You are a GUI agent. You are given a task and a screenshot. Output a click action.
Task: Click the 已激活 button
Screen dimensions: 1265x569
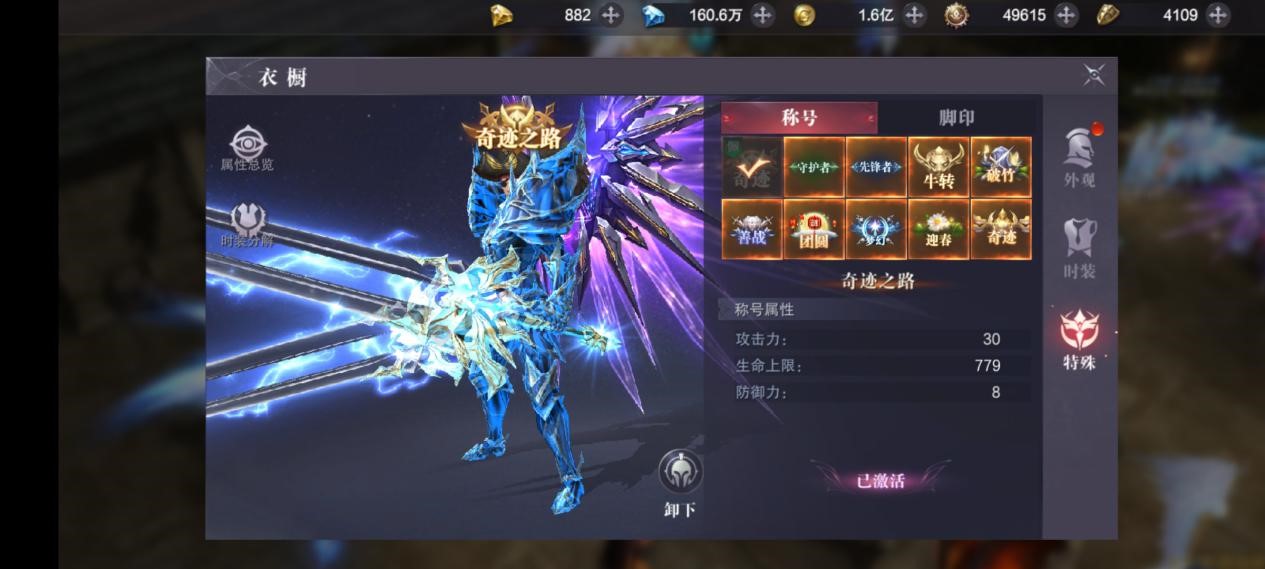coord(880,481)
